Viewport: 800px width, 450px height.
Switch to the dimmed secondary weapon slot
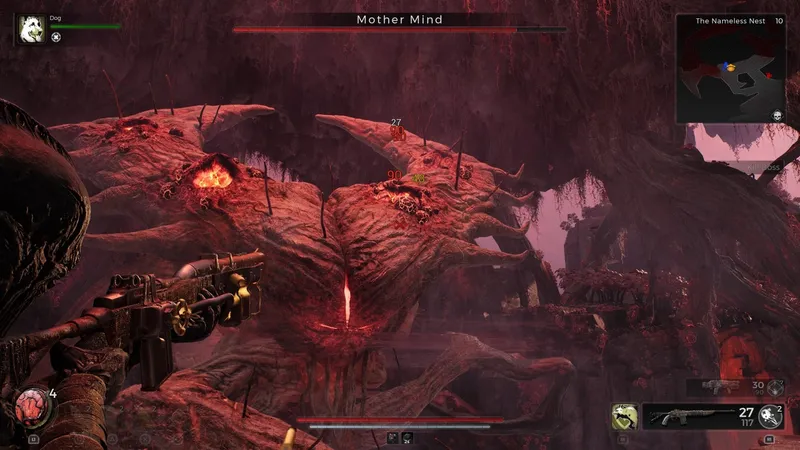click(721, 386)
